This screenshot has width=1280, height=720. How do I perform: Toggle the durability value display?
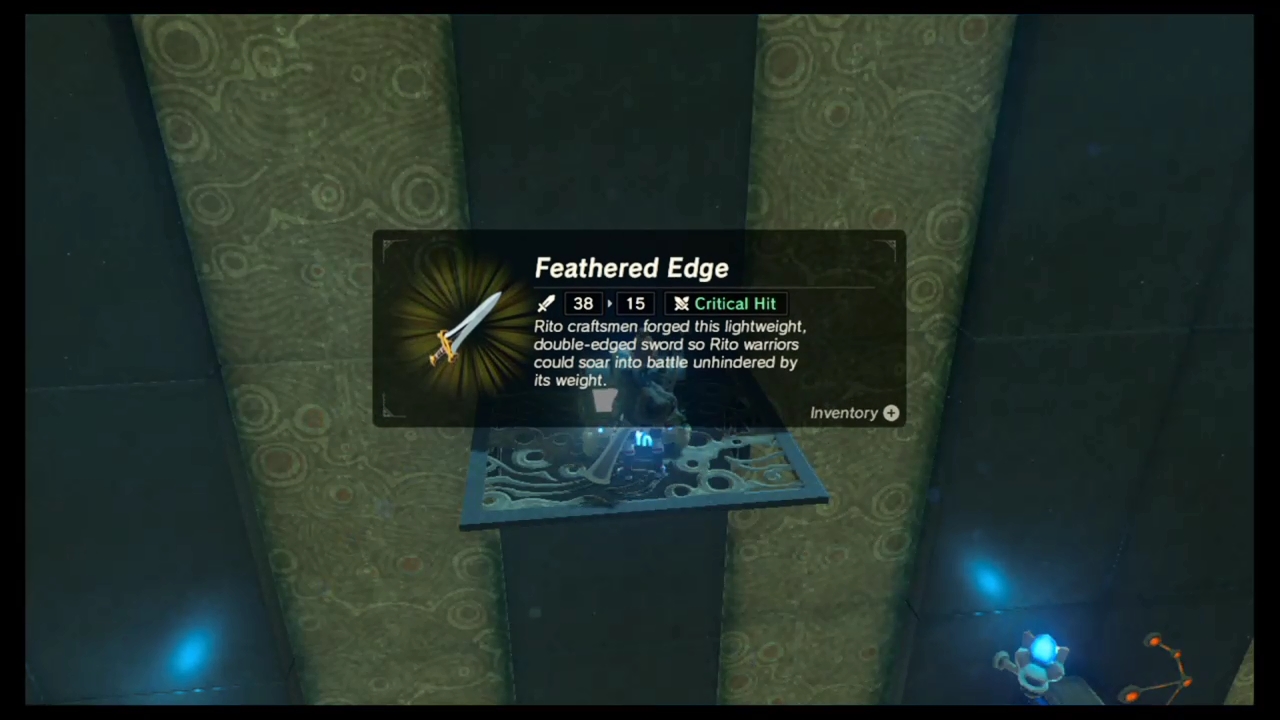coord(635,303)
